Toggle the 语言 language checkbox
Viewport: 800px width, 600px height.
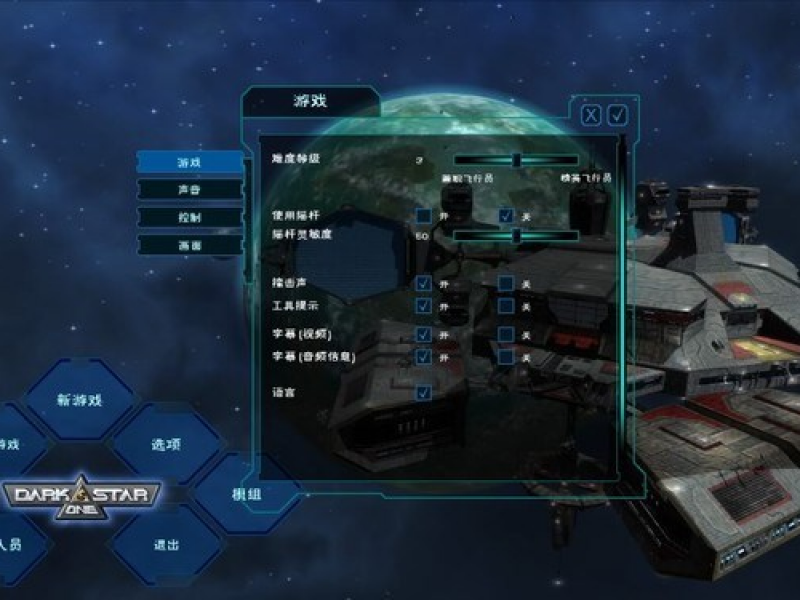click(x=424, y=392)
